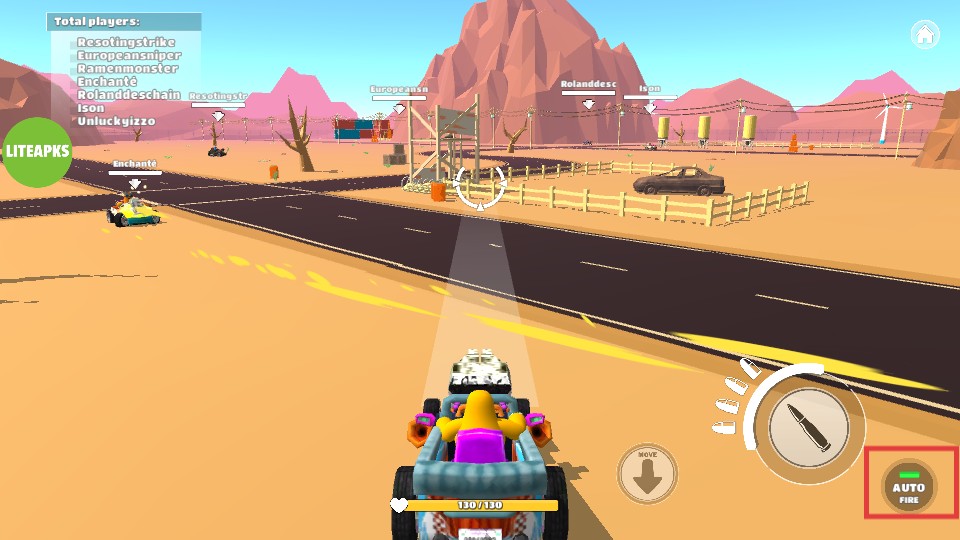Tap the Move down-arrow button
This screenshot has height=540, width=960.
(x=647, y=473)
